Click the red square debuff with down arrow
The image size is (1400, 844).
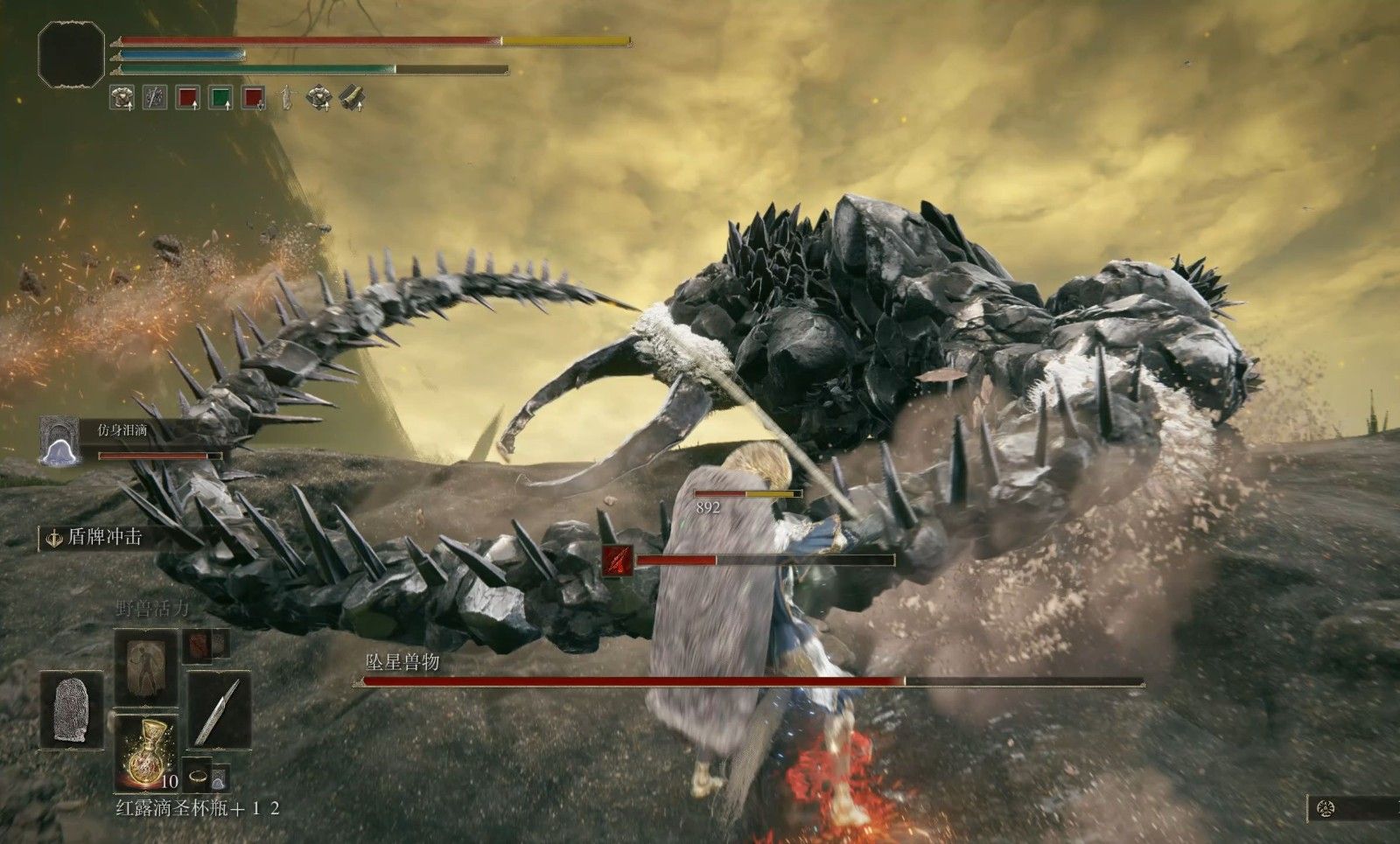click(x=254, y=97)
